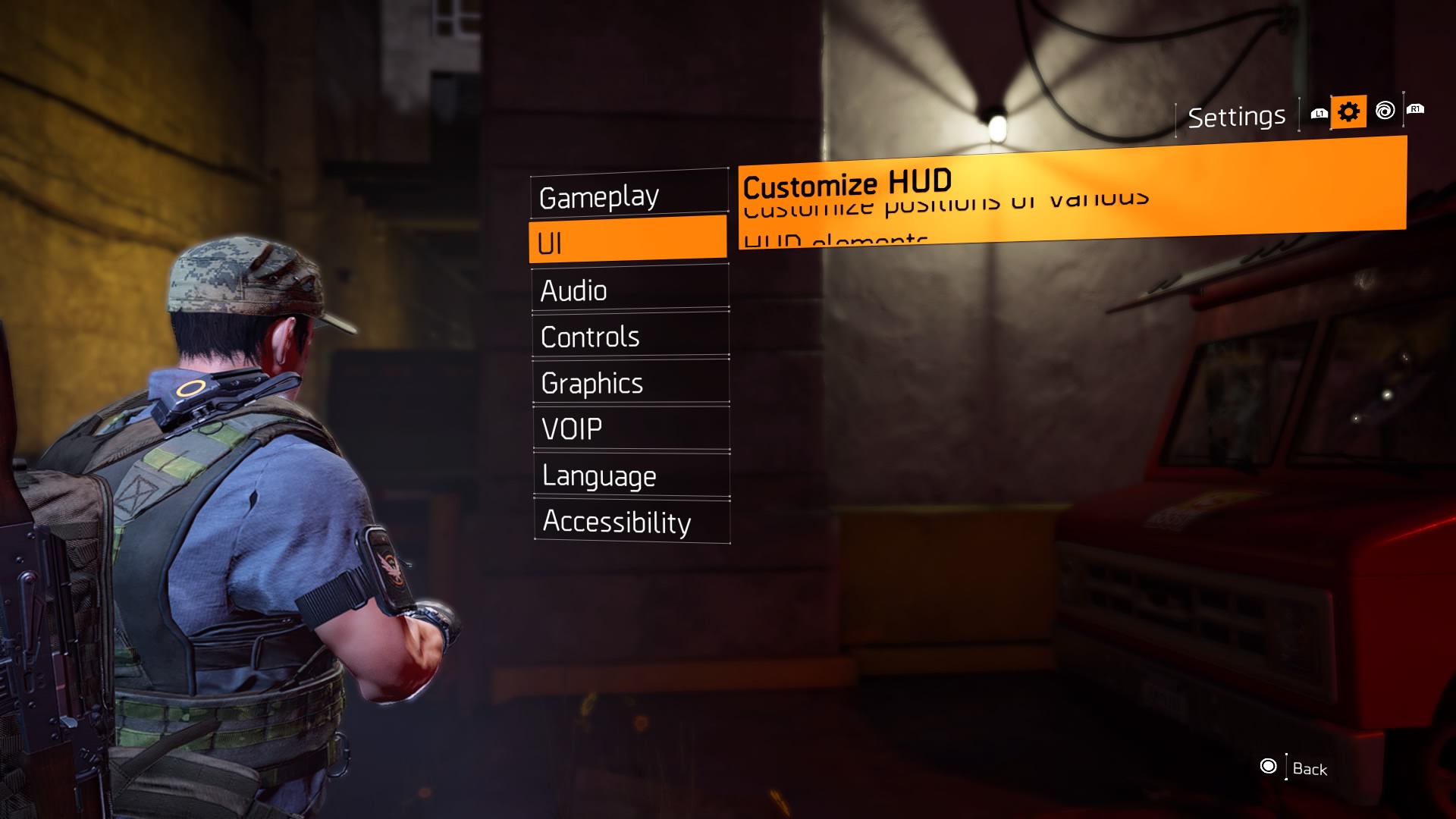This screenshot has width=1456, height=819.
Task: Click the Settings header title
Action: [1236, 115]
